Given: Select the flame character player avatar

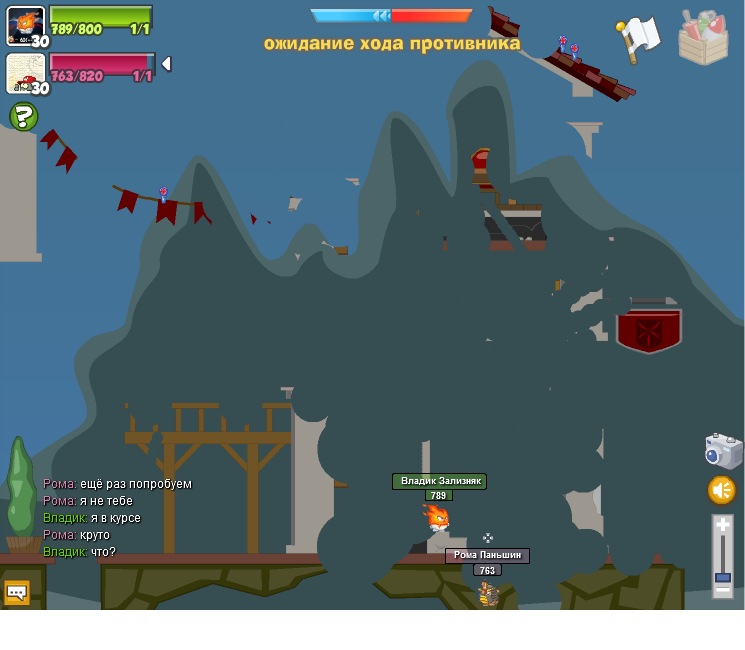Looking at the screenshot, I should pyautogui.click(x=25, y=26).
